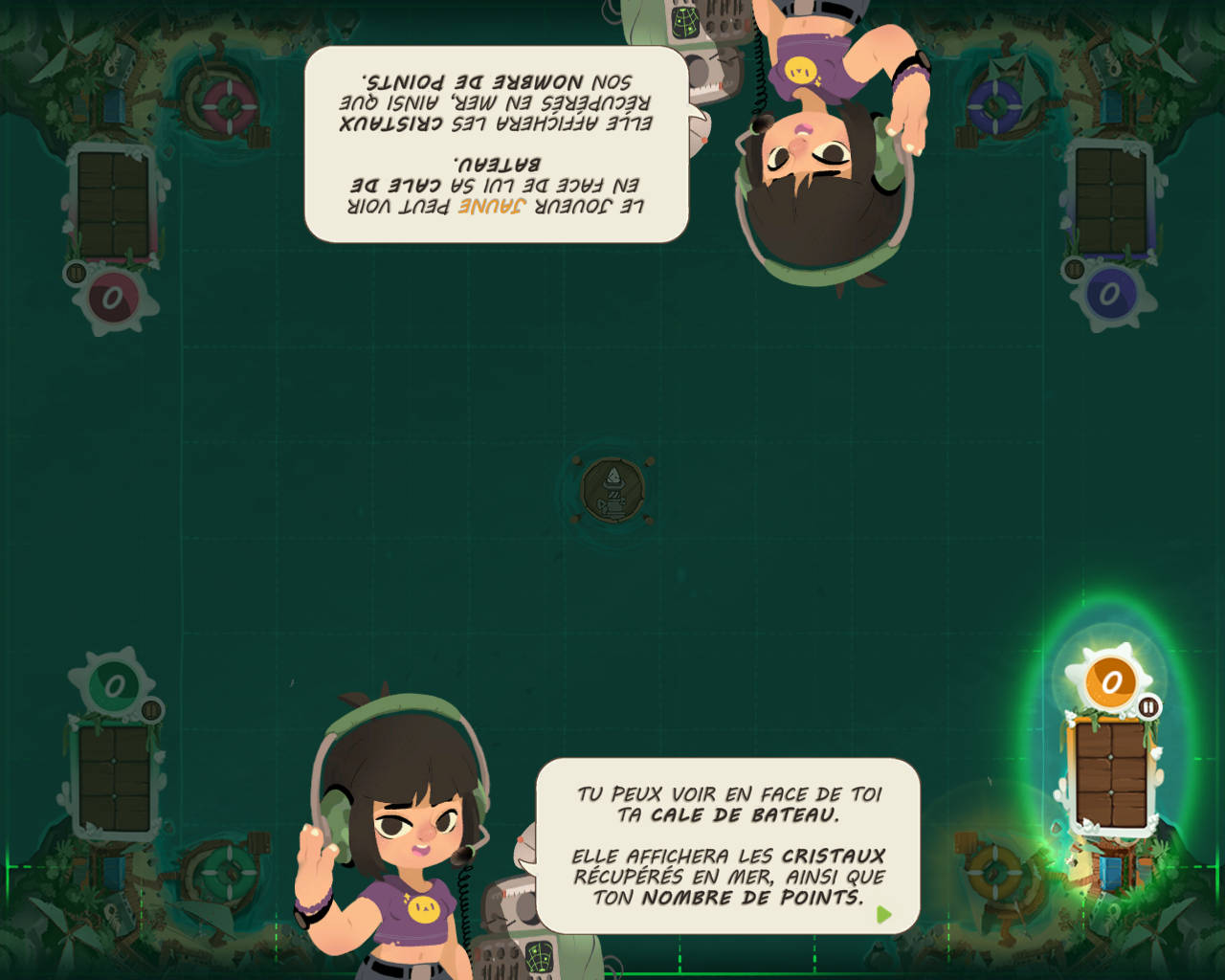This screenshot has width=1225, height=980.
Task: Select the orange player's wooden boat hold
Action: pyautogui.click(x=1111, y=774)
